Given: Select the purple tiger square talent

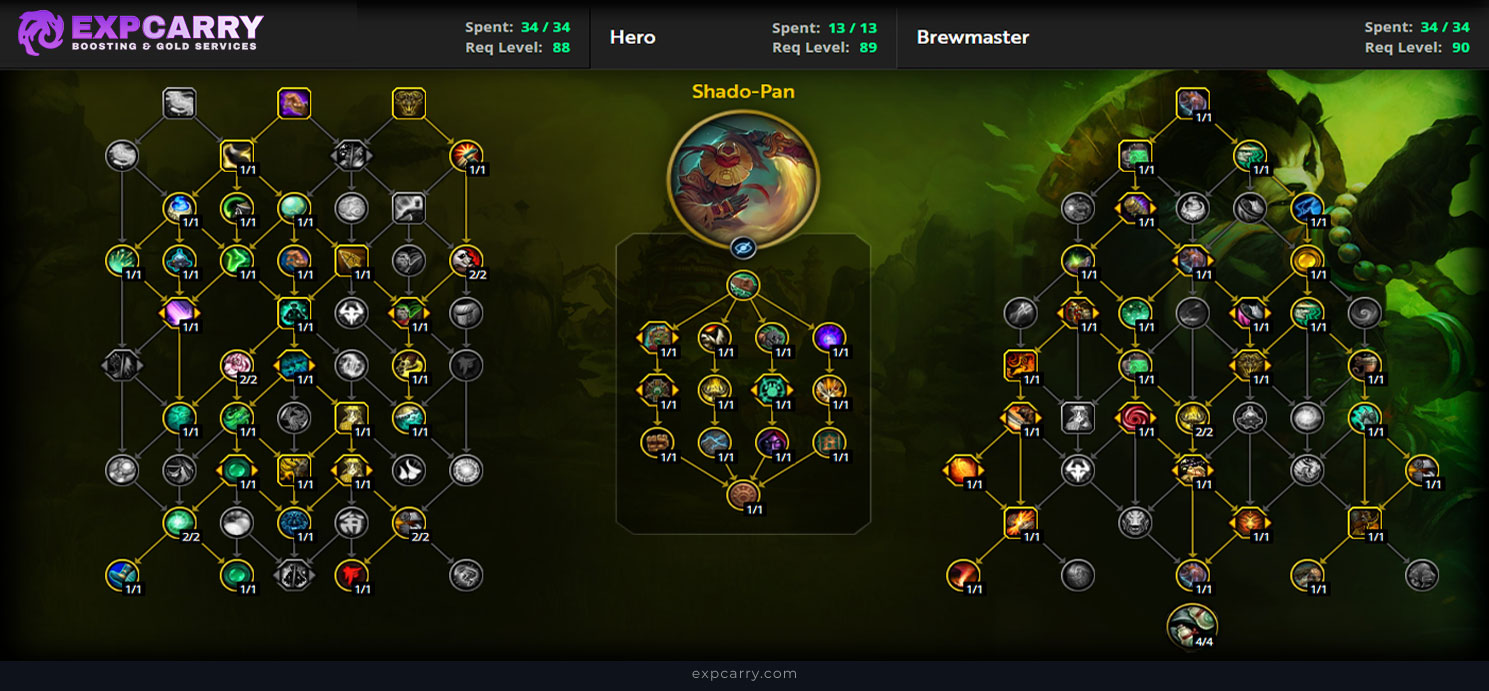Looking at the screenshot, I should pyautogui.click(x=294, y=103).
